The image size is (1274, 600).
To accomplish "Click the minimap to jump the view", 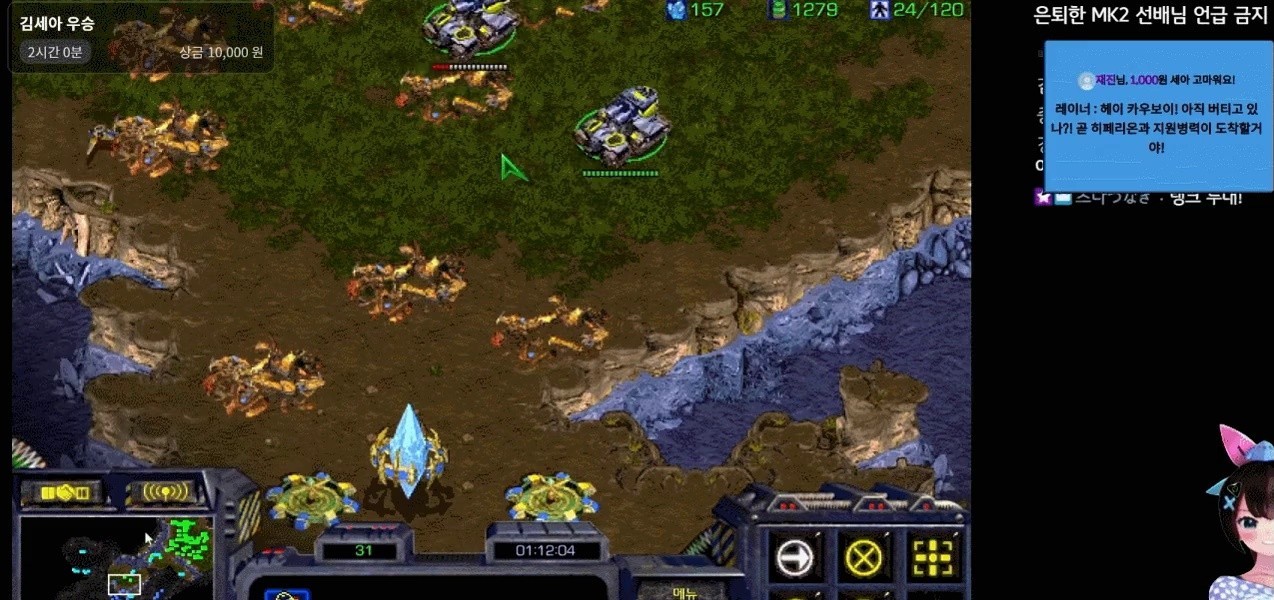I will [117, 556].
